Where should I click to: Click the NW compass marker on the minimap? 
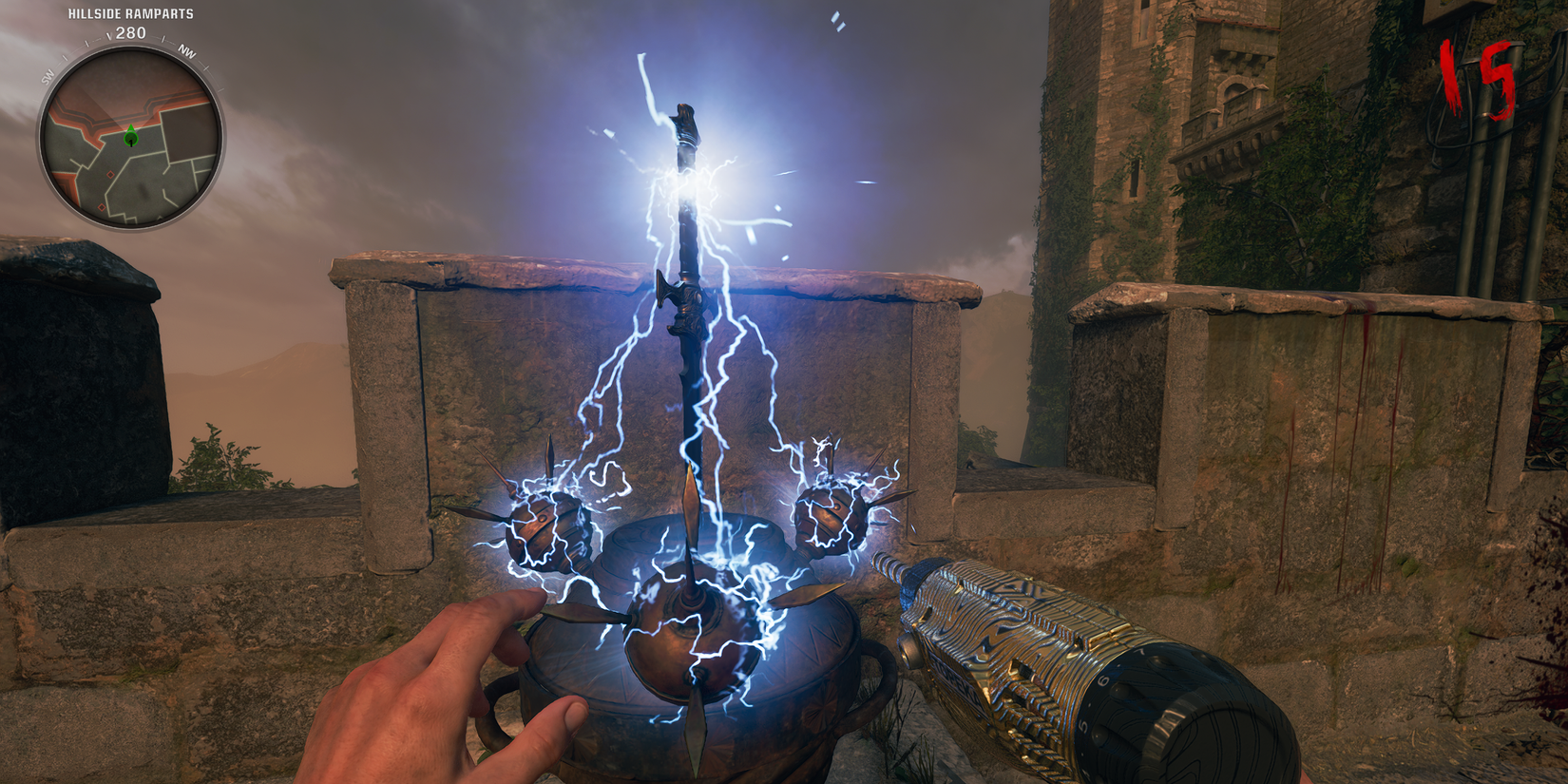pyautogui.click(x=186, y=53)
